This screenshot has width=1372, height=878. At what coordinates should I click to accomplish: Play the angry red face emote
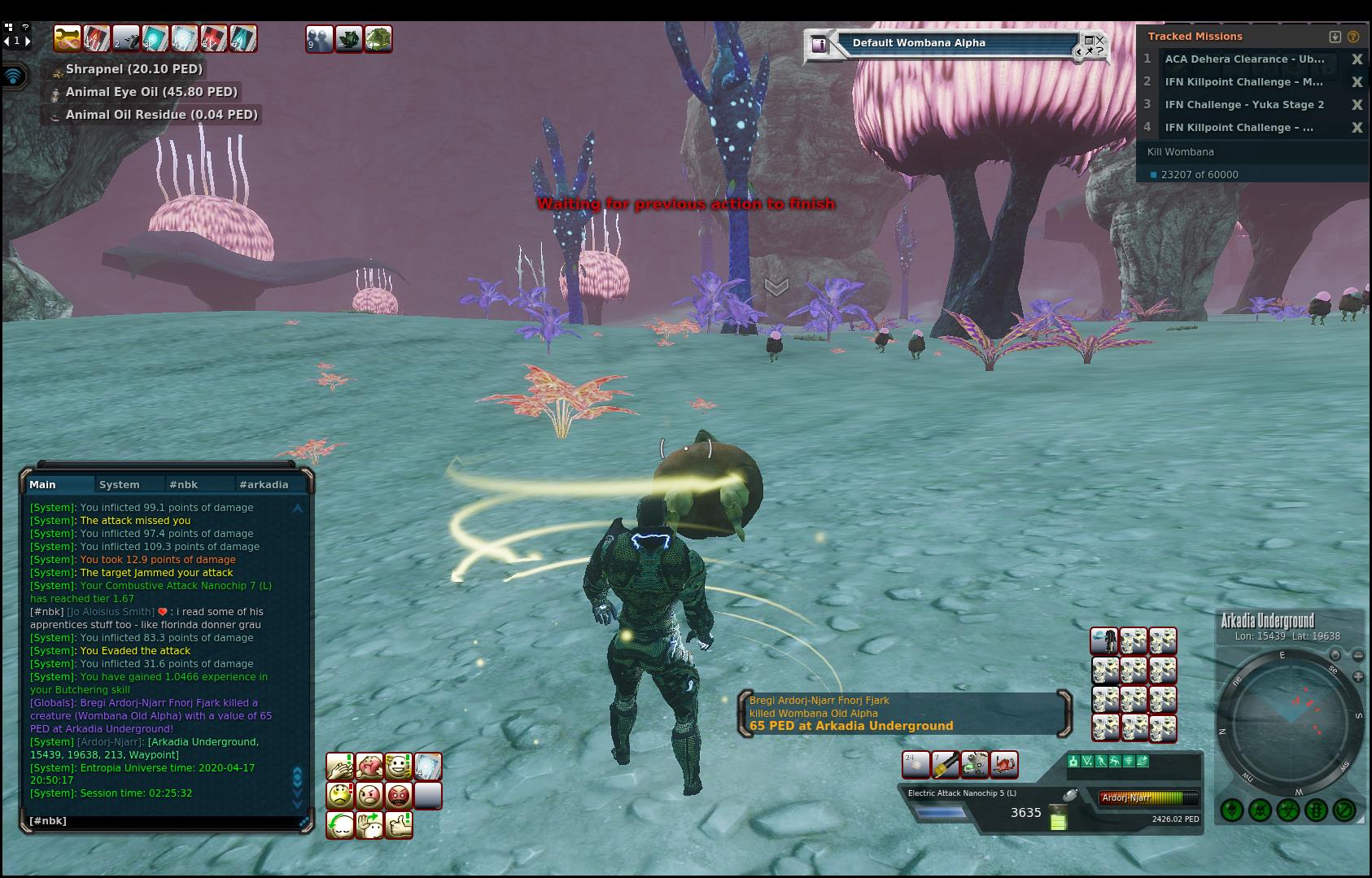point(398,795)
